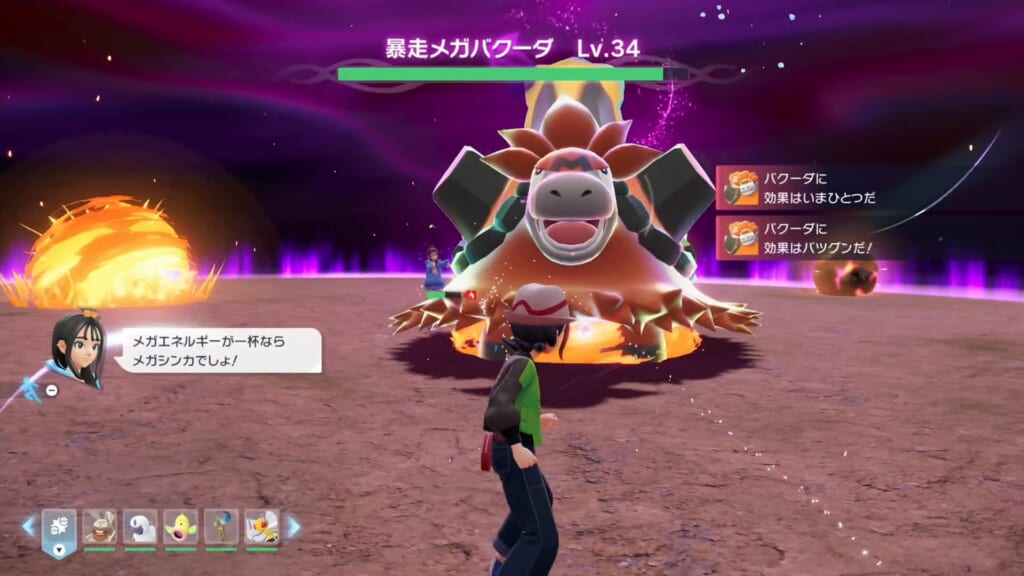Choose the yellow Weepinbell party slot
This screenshot has width=1024, height=576.
coord(181,526)
